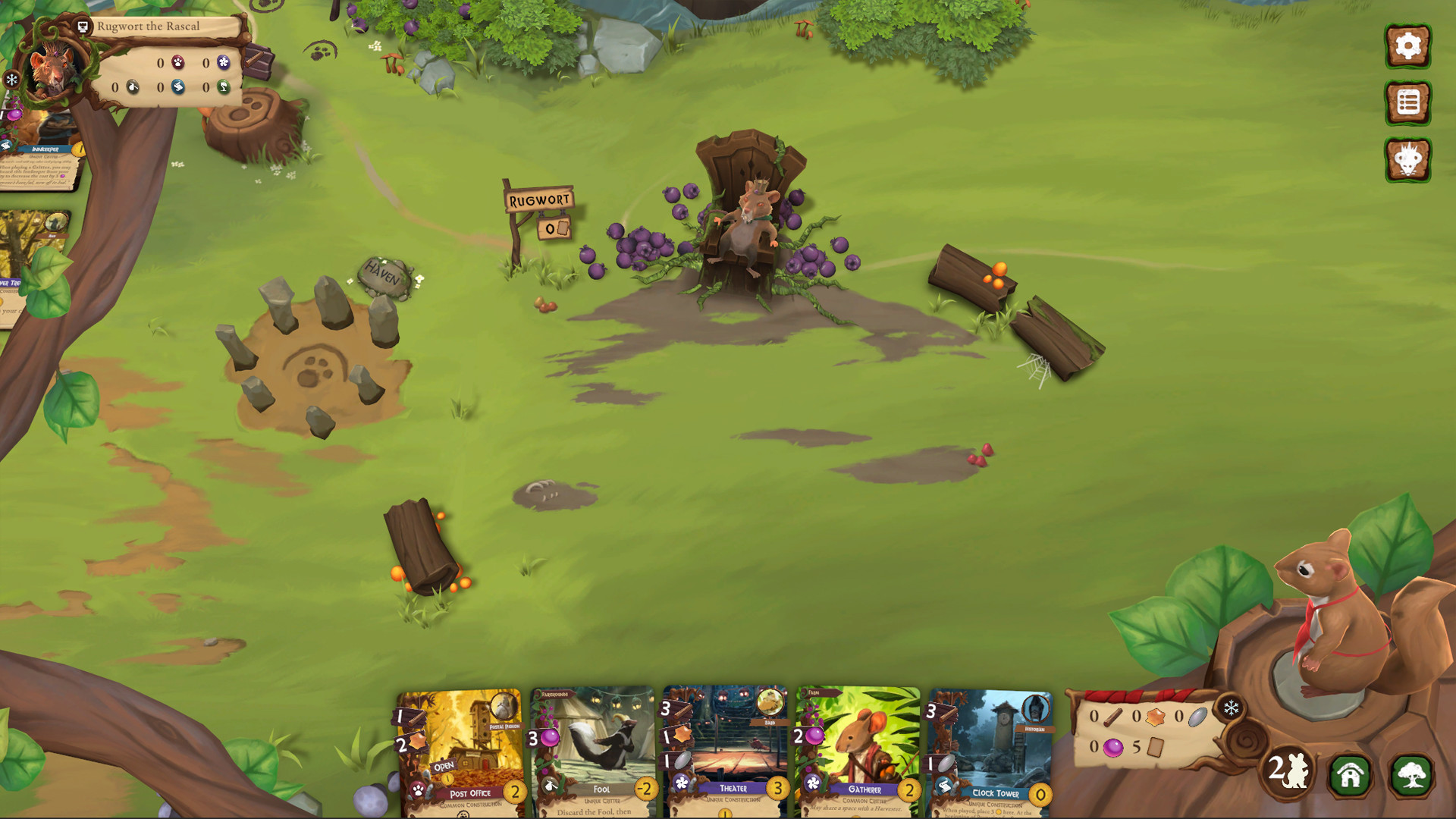Expand the Innkeeper card preview on the left
Viewport: 1456px width, 819px height.
39,152
